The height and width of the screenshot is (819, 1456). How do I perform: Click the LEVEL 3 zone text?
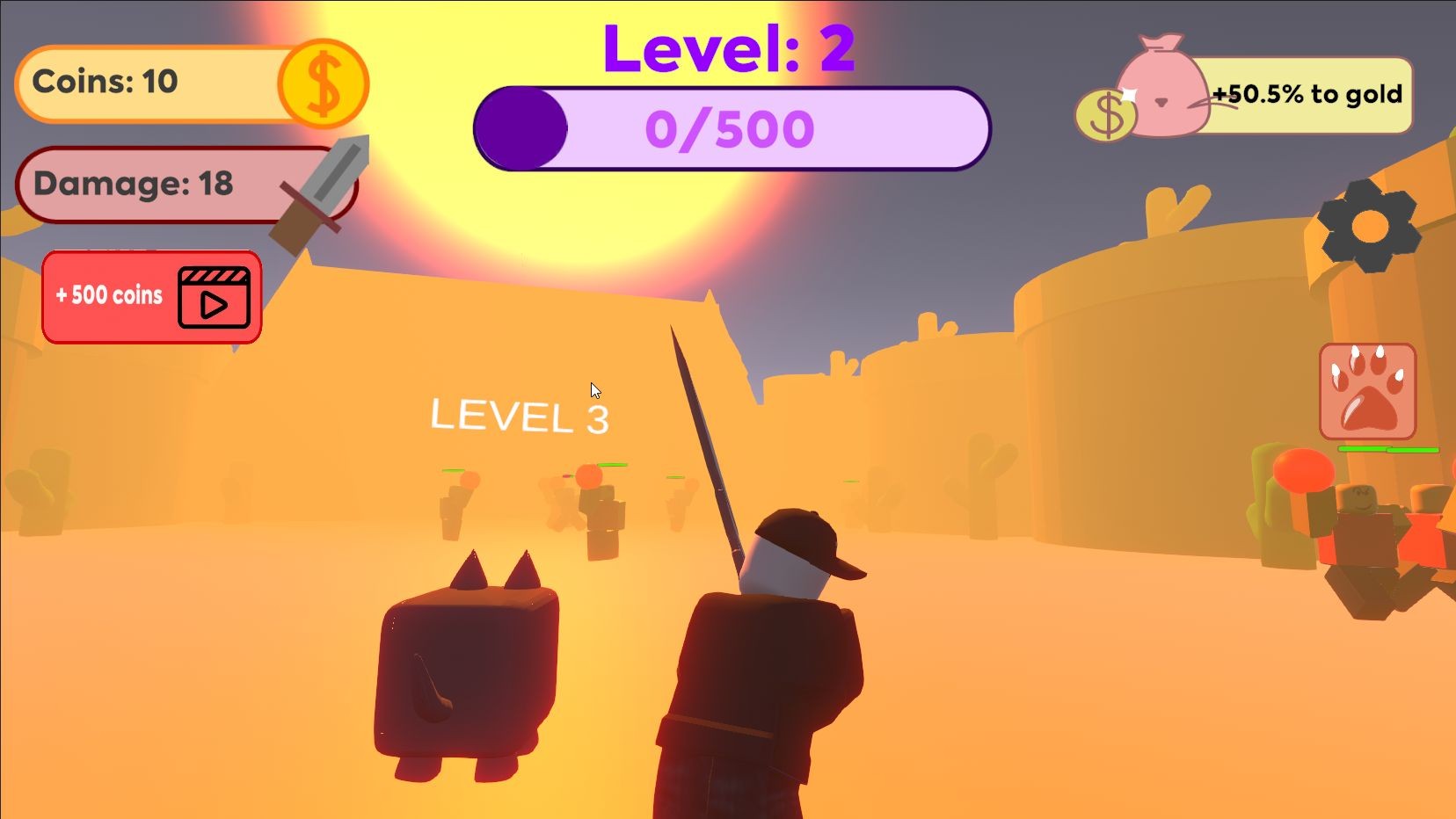(520, 416)
